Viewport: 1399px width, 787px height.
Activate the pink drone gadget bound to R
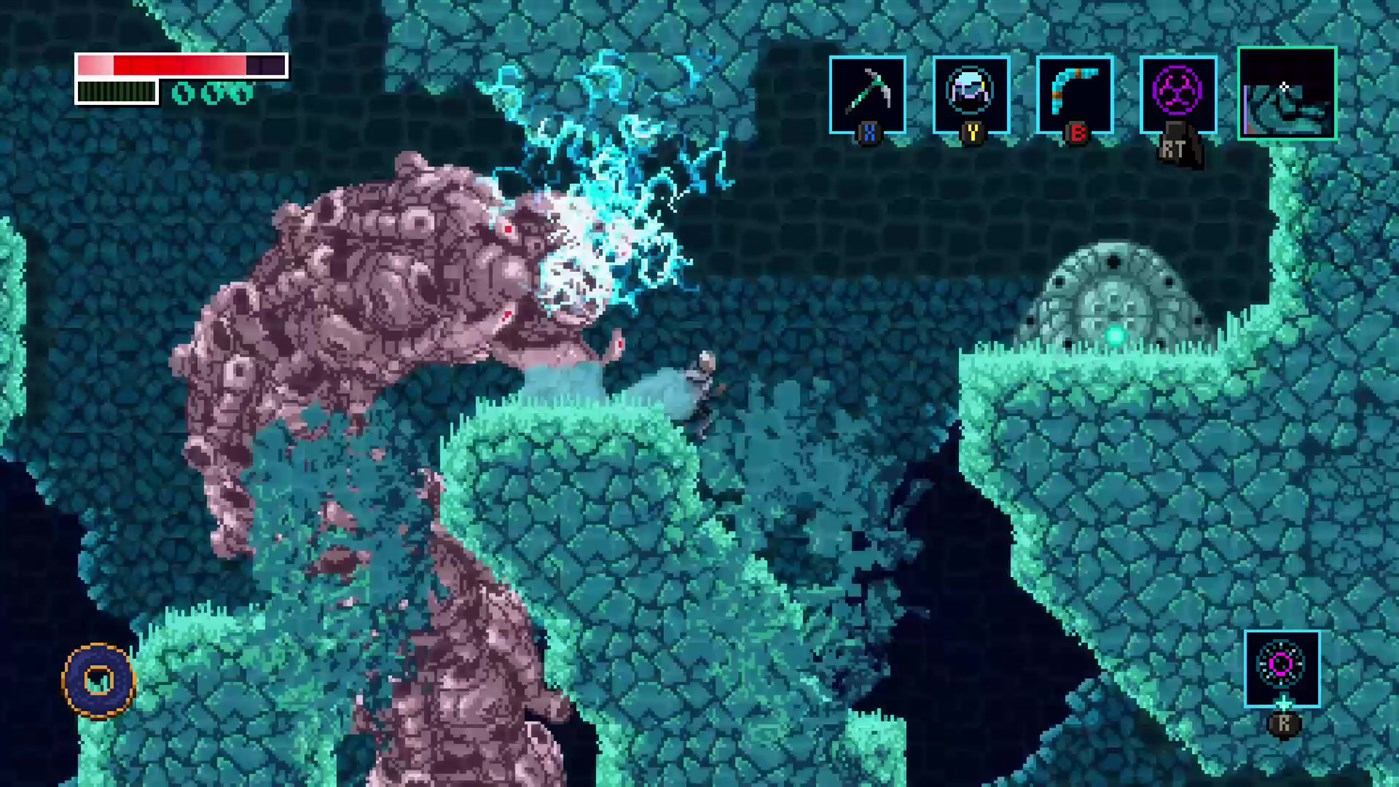1284,663
